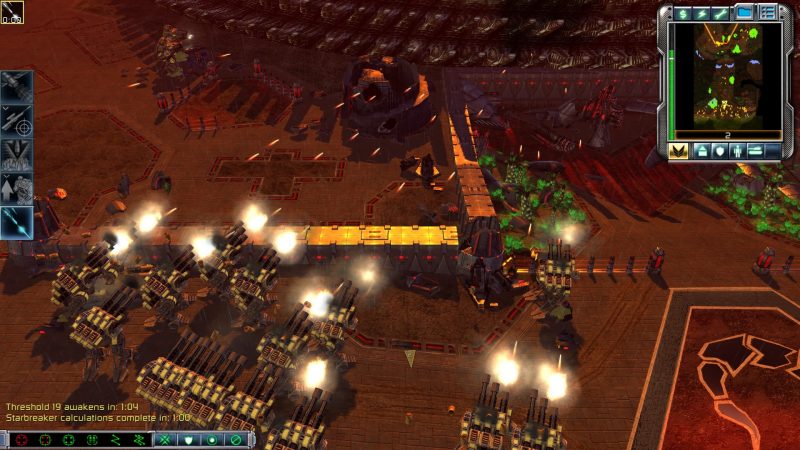This screenshot has width=800, height=450.
Task: Open the structures production tab
Action: pyautogui.click(x=702, y=151)
